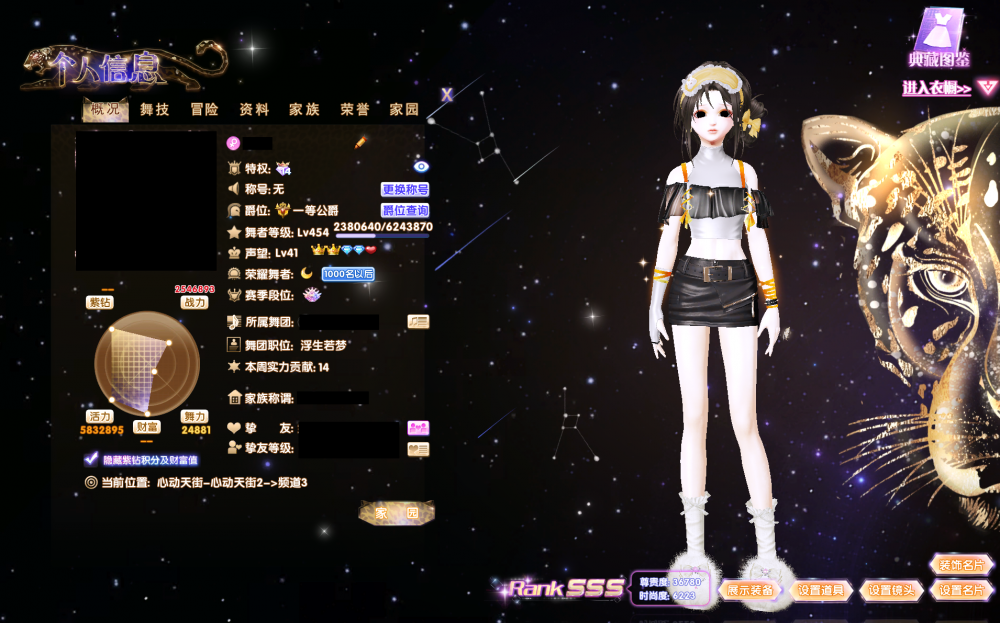Click the pencil edit name icon
This screenshot has height=623, width=1000.
pyautogui.click(x=361, y=143)
